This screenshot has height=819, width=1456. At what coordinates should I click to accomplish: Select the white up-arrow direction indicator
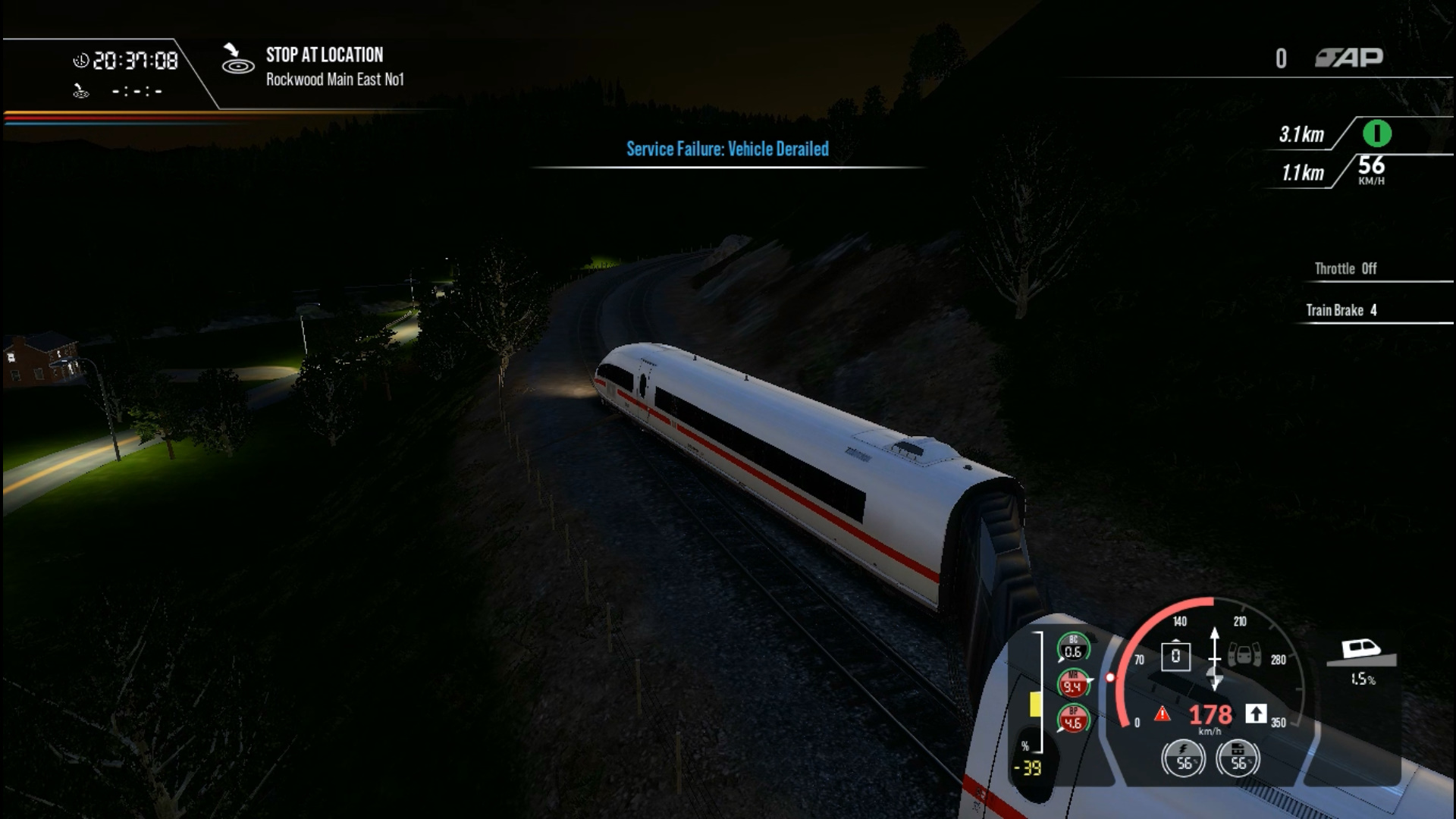(x=1256, y=714)
